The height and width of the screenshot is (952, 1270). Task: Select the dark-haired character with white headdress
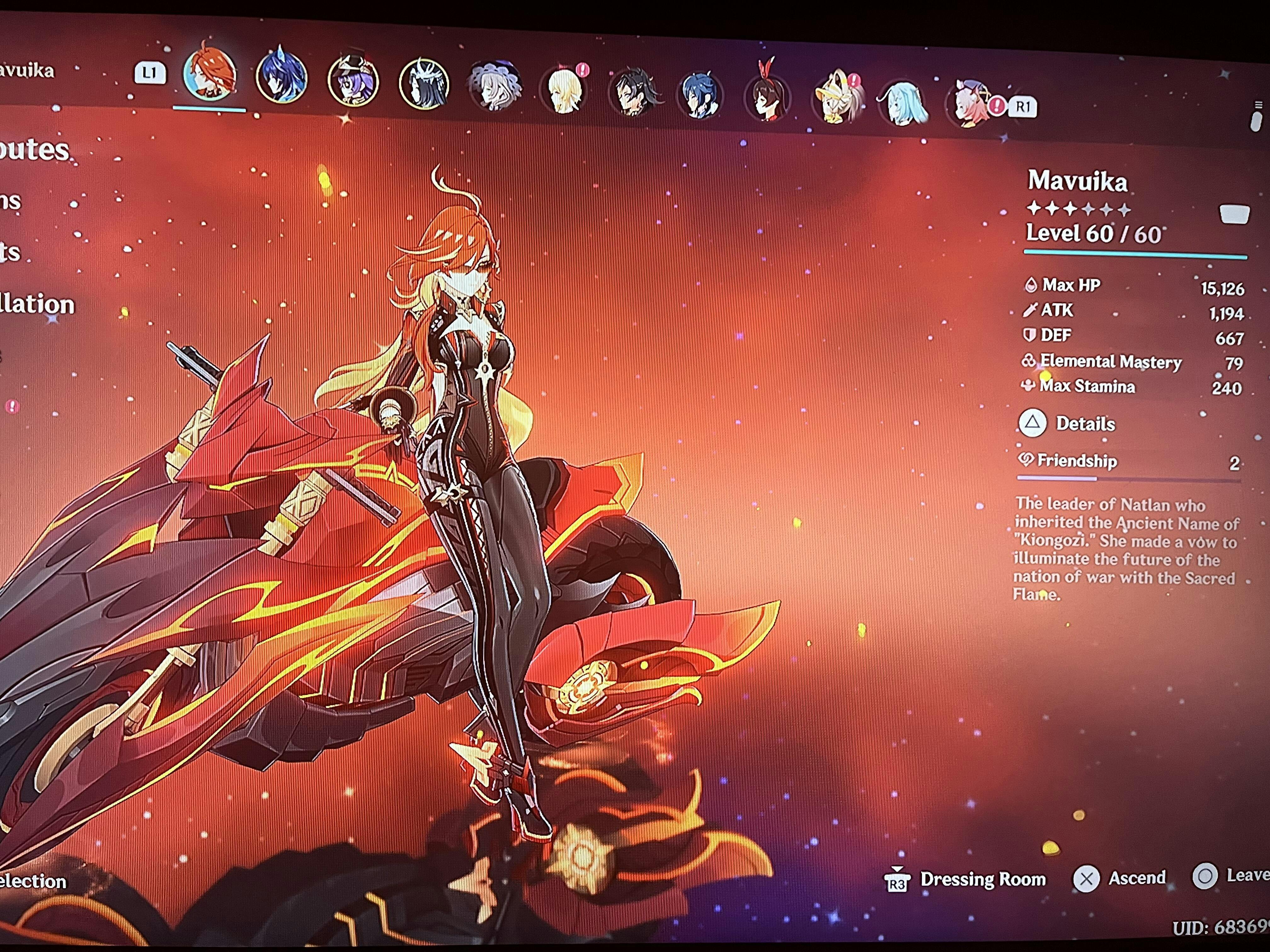(x=424, y=84)
